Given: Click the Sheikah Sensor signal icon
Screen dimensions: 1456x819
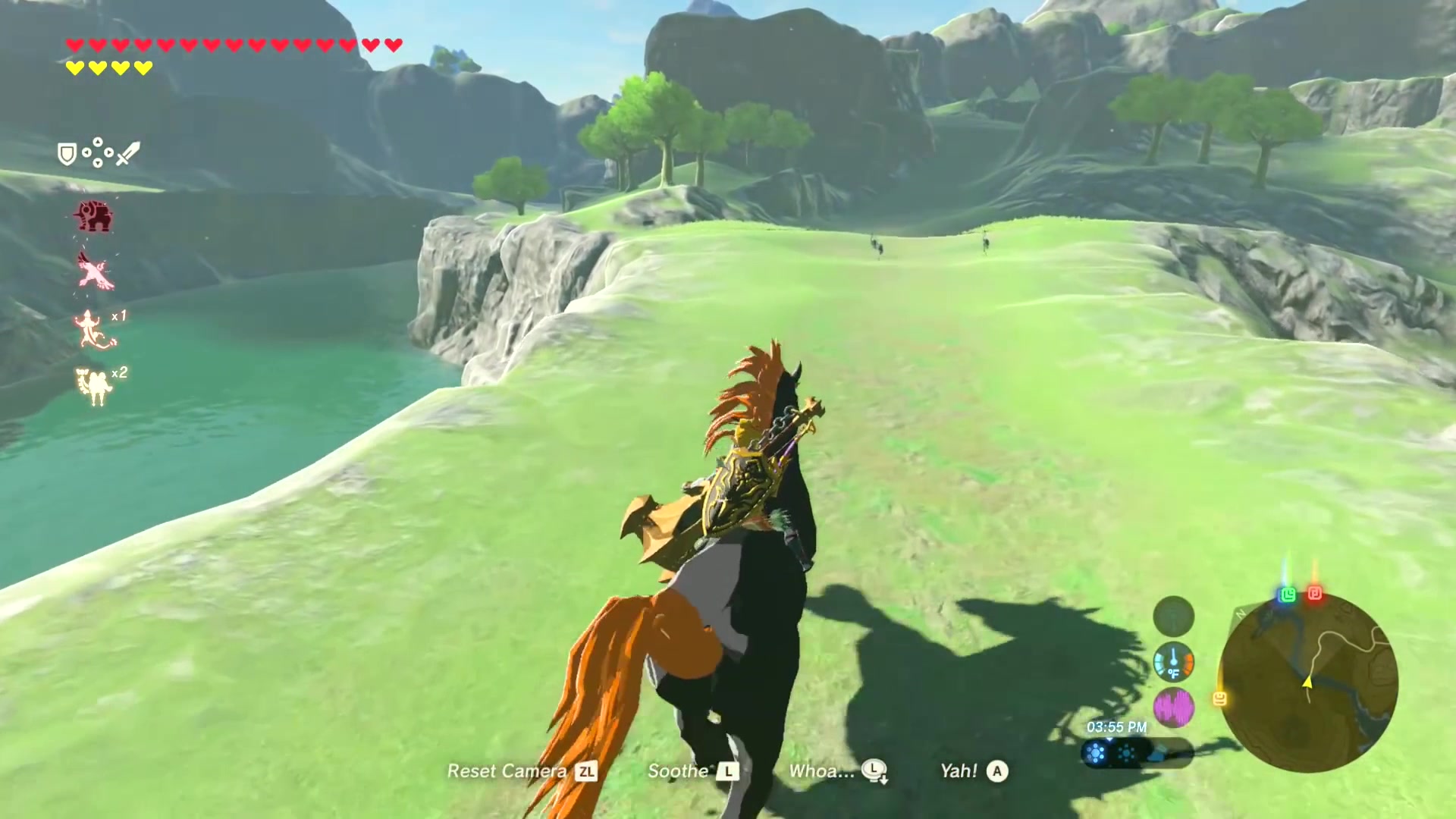Looking at the screenshot, I should [x=1173, y=616].
